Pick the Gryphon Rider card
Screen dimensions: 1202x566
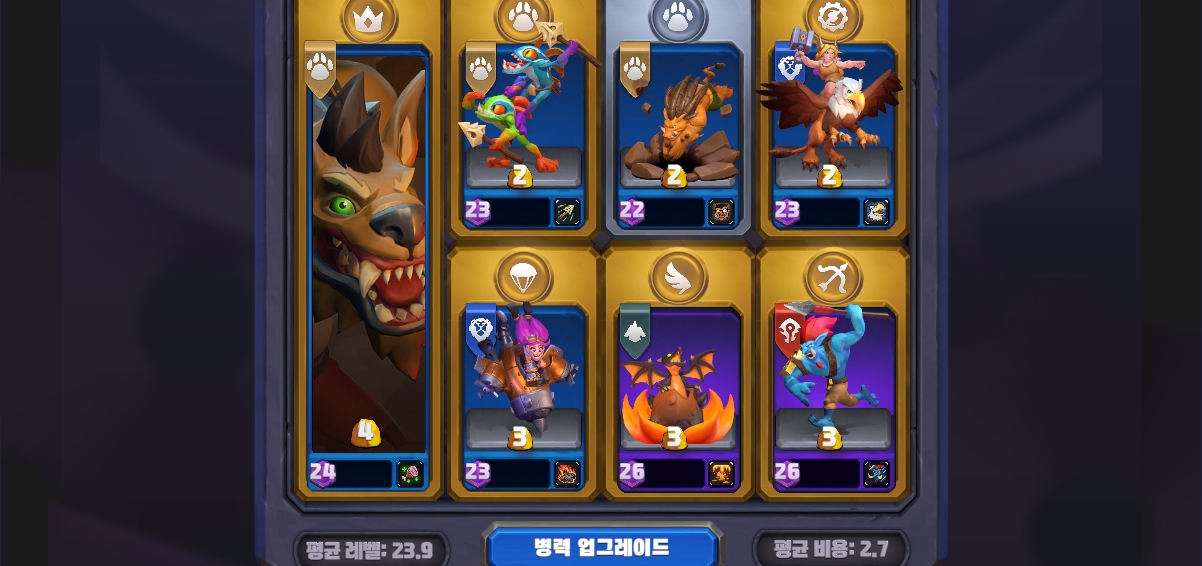pos(833,120)
